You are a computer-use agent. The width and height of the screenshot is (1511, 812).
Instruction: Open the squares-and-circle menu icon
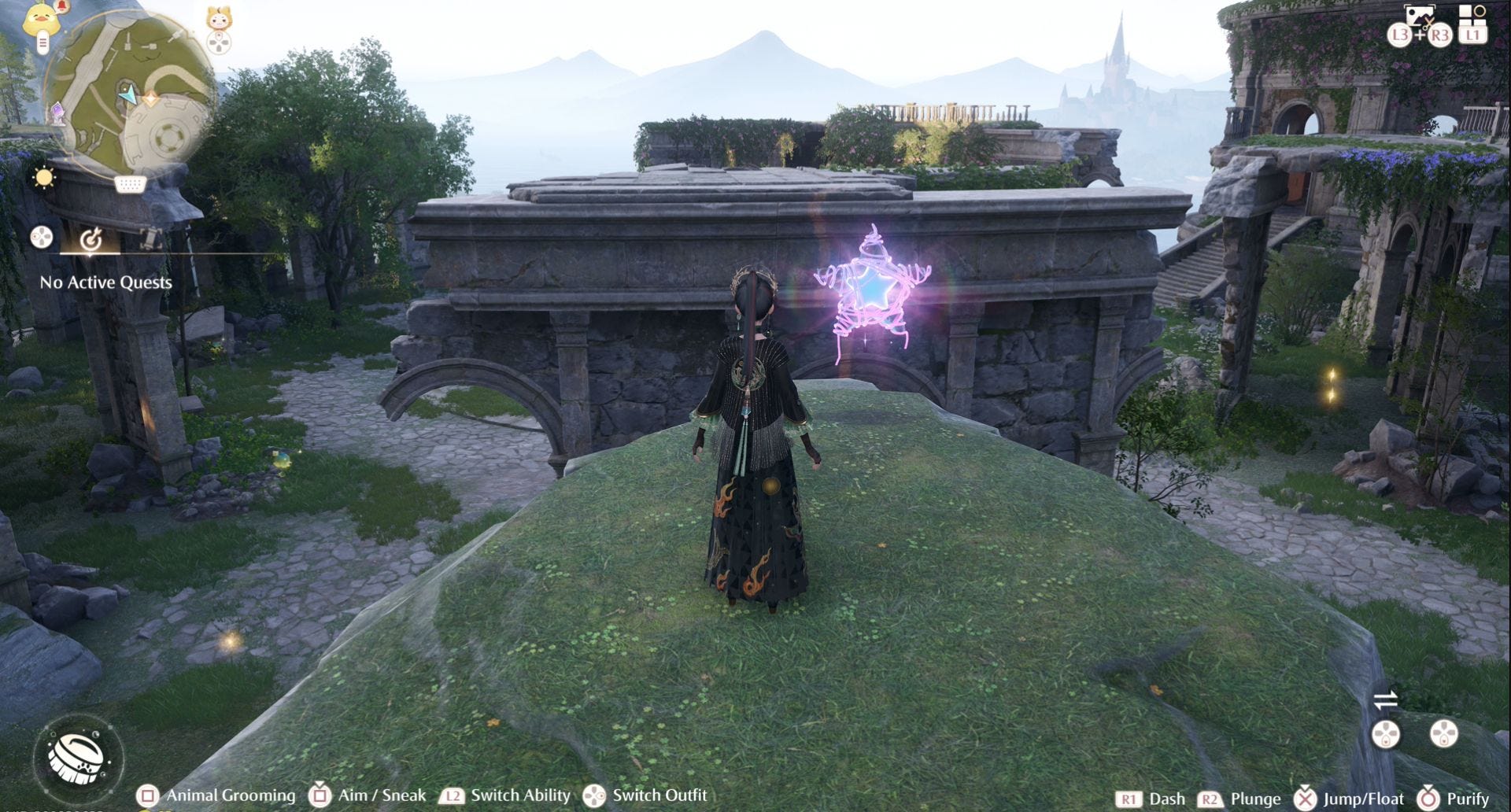click(x=1472, y=16)
